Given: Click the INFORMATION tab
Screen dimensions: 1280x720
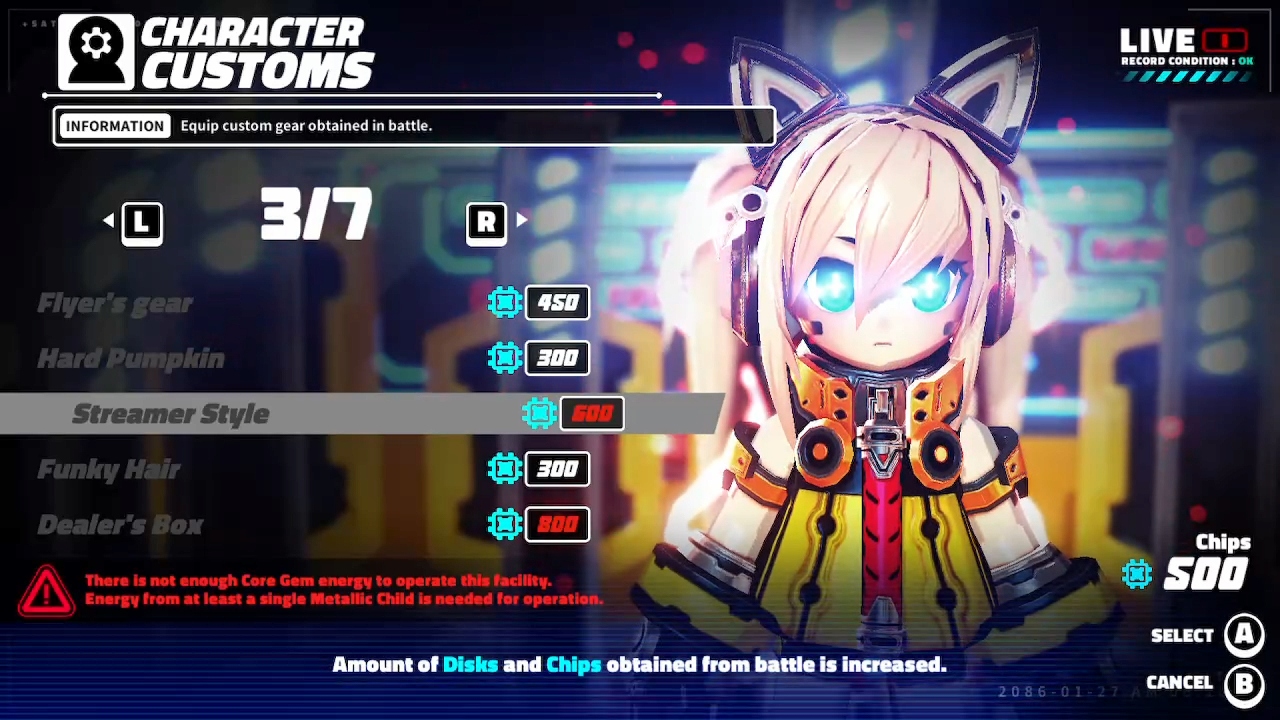Looking at the screenshot, I should (114, 125).
